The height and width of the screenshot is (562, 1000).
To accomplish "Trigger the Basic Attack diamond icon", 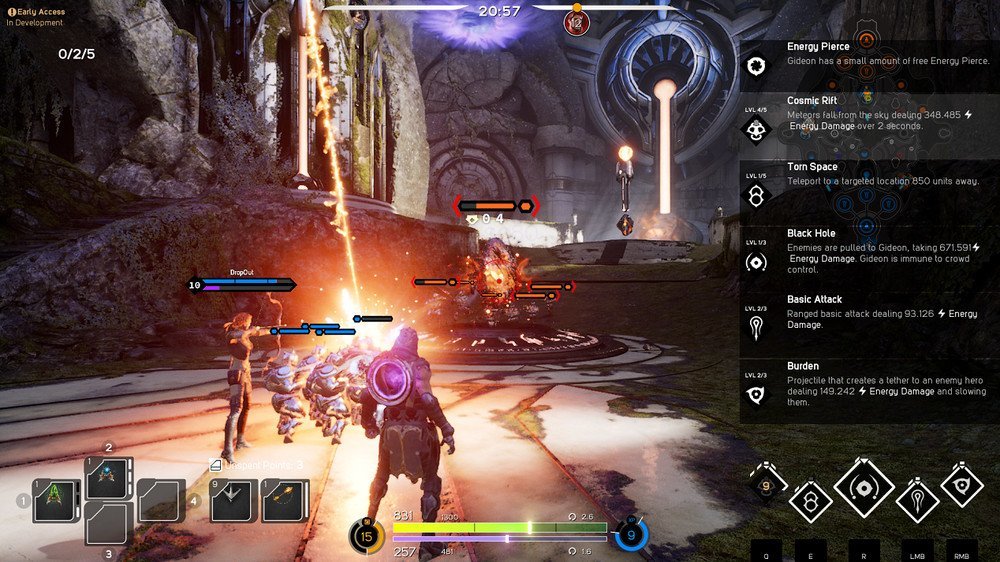I will [x=917, y=497].
